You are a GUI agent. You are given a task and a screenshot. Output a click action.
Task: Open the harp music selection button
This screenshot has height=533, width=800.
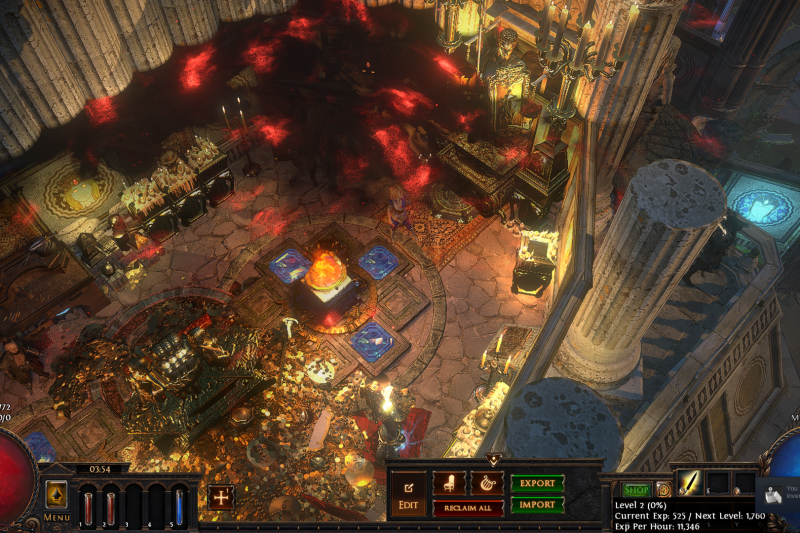click(487, 482)
